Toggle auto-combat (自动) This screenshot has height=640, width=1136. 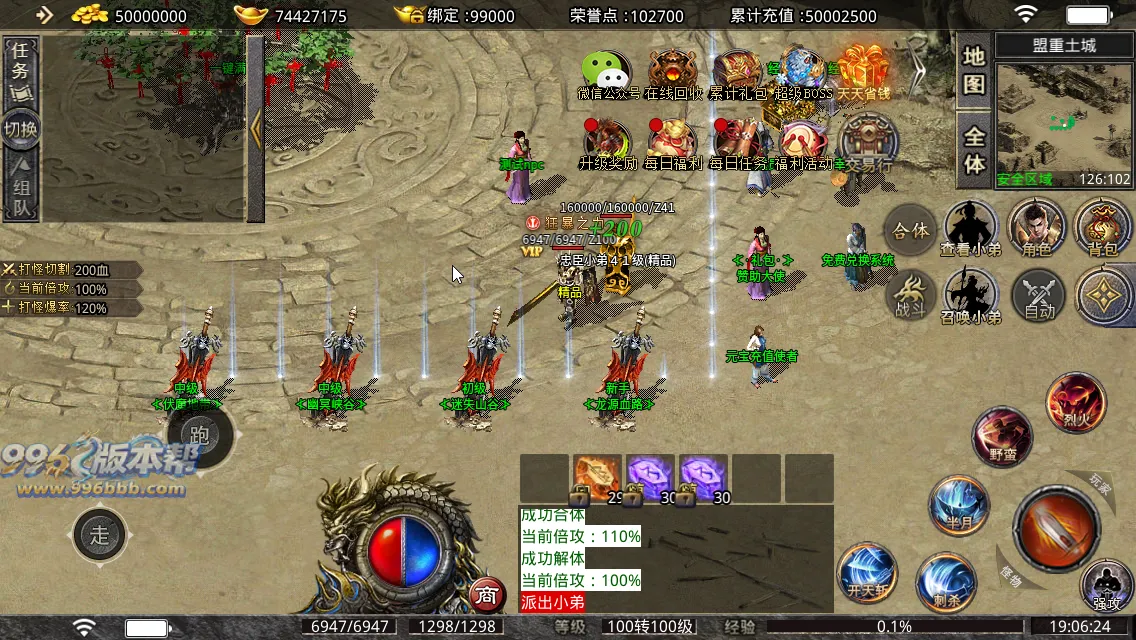(1039, 297)
